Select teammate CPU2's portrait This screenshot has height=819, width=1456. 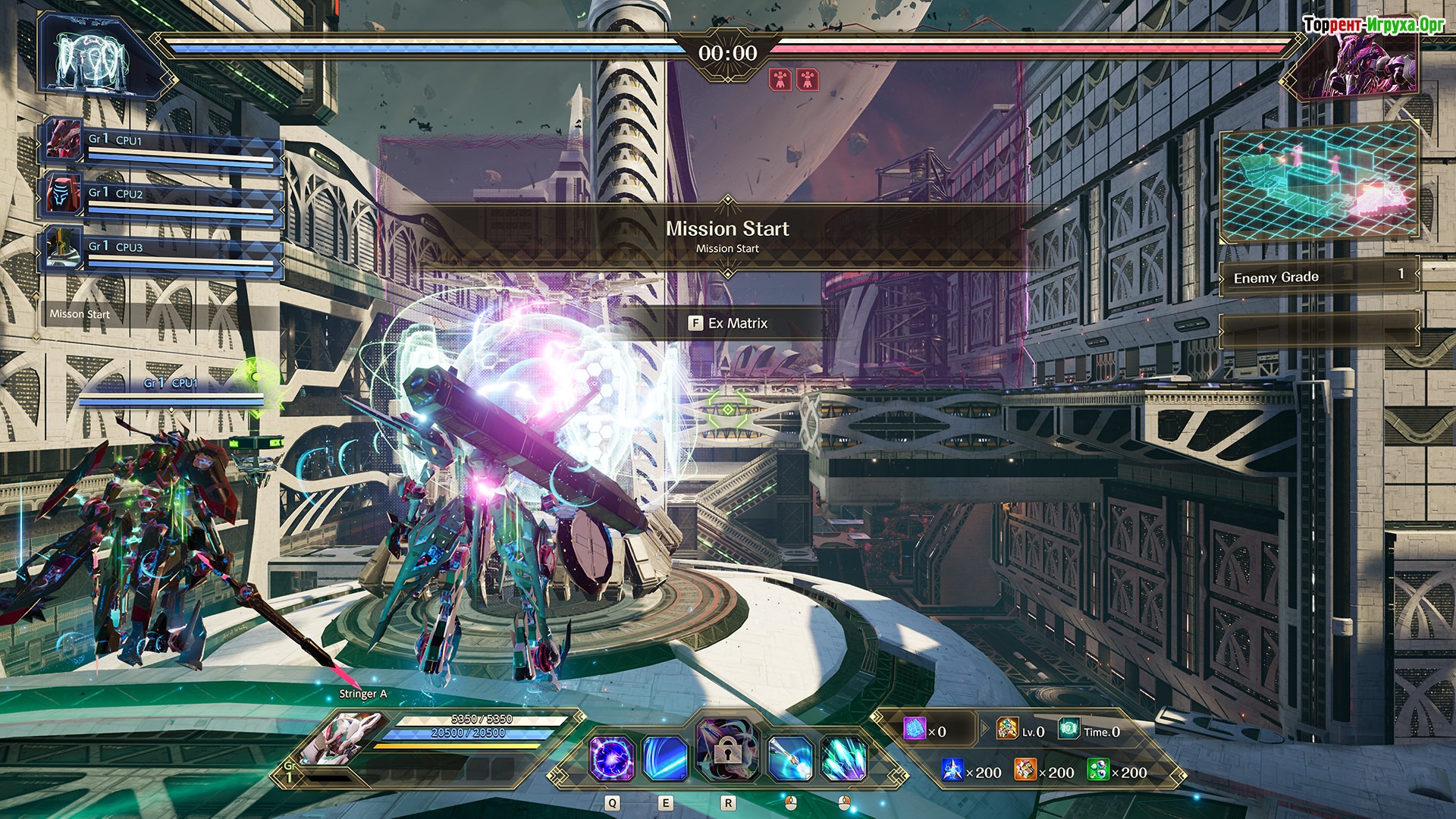tap(64, 193)
